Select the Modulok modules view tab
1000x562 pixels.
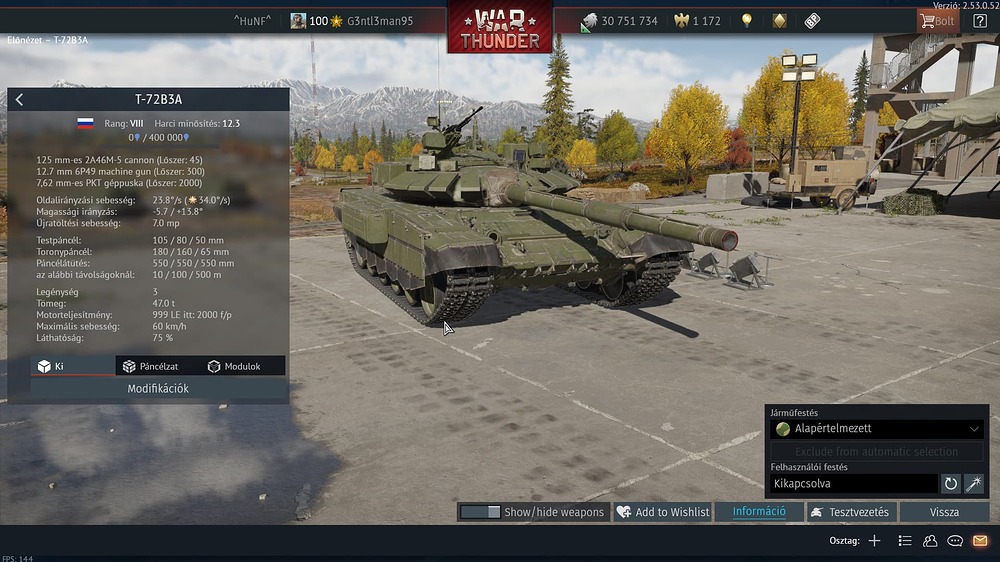coord(234,366)
